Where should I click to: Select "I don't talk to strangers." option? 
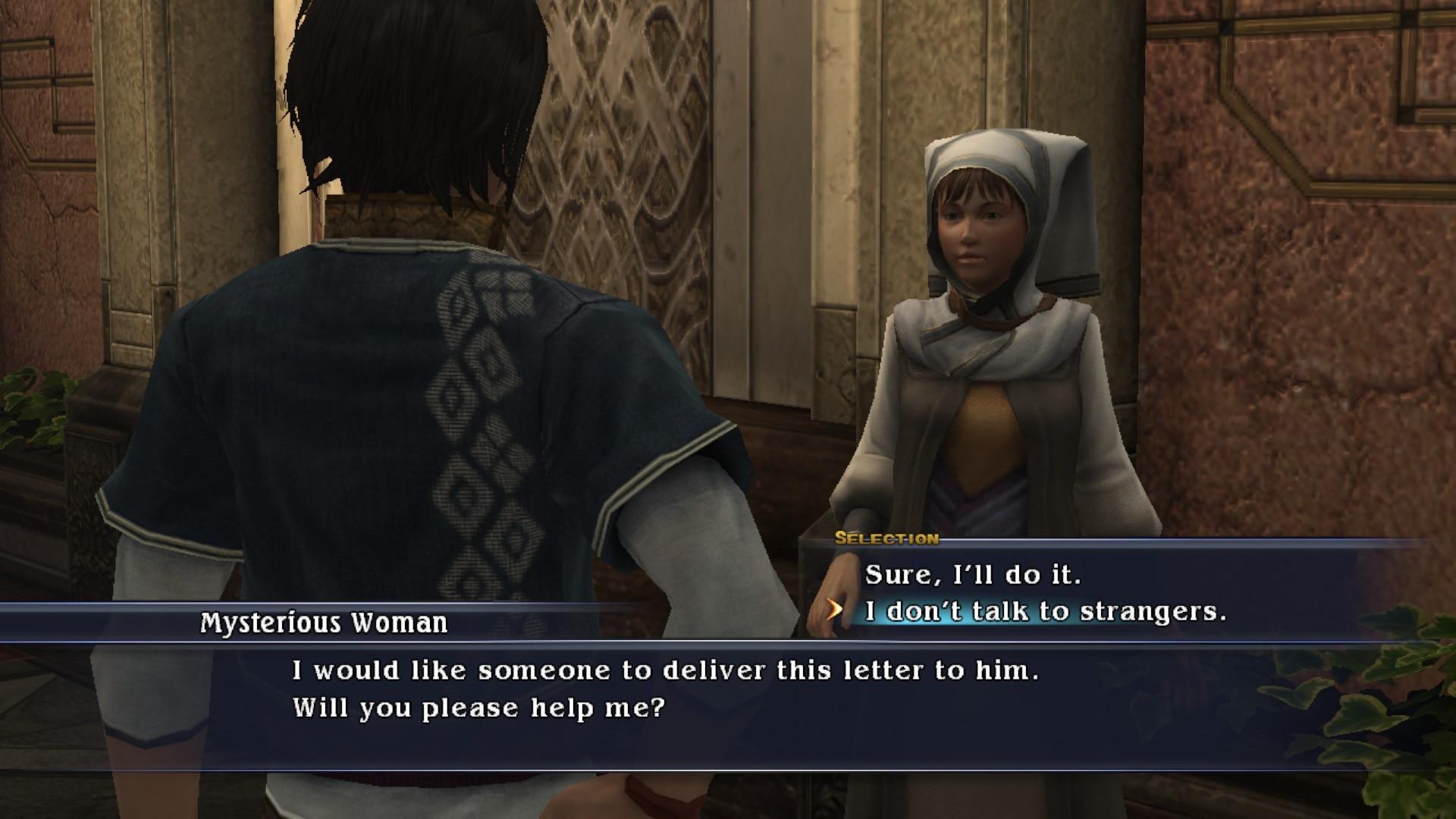[1045, 611]
